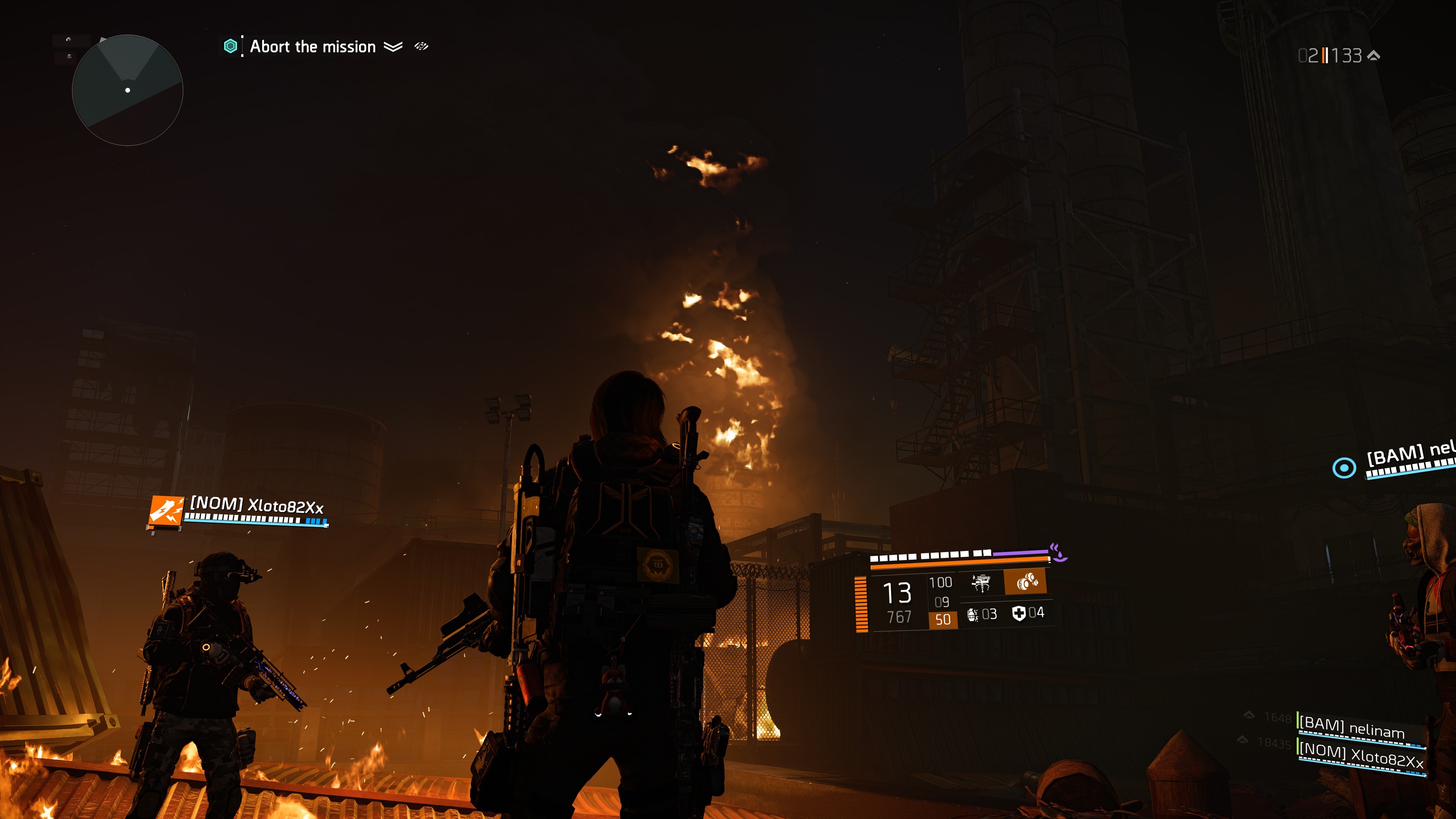Select the grenade icon

(973, 614)
